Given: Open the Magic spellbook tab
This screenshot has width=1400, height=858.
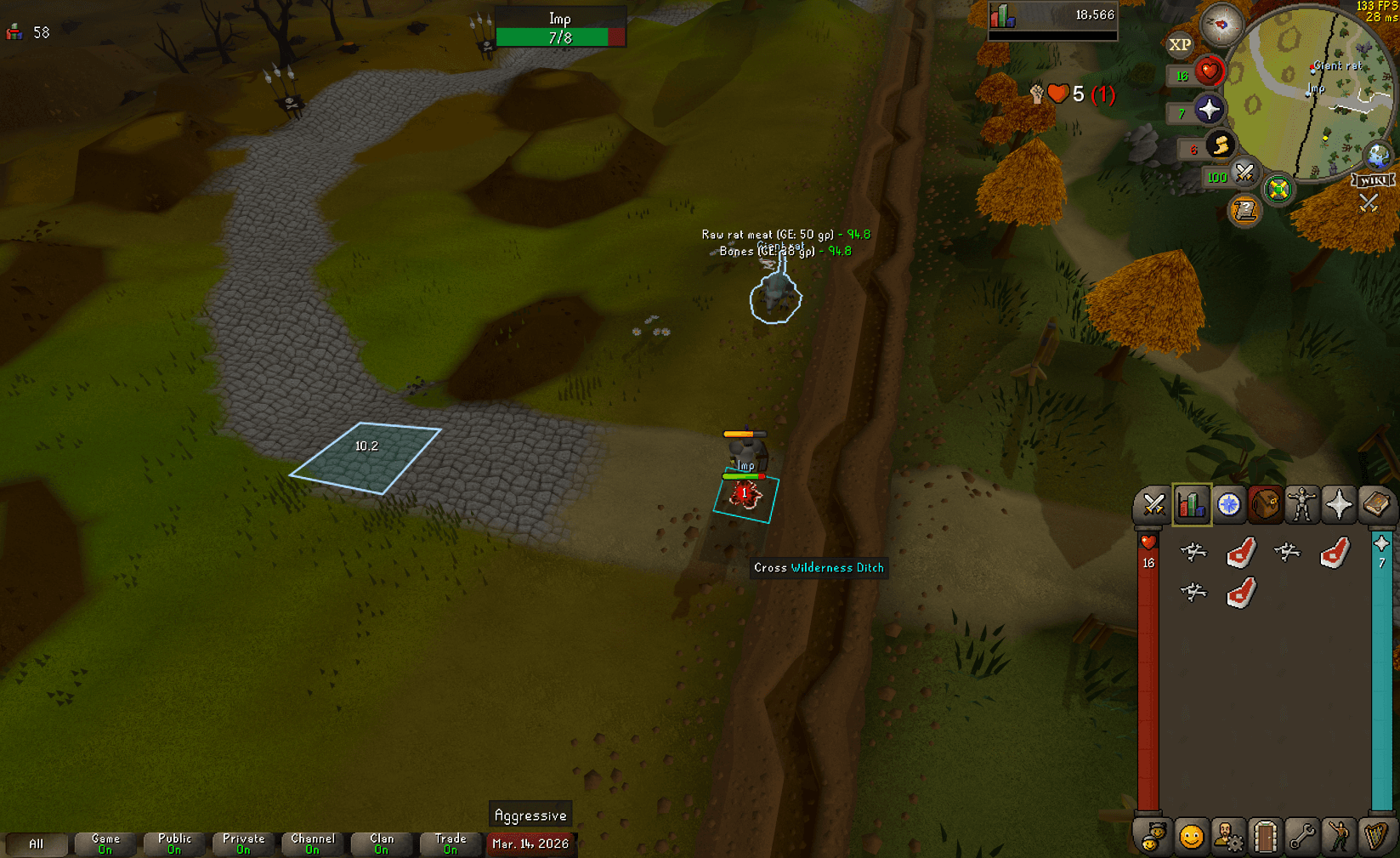Looking at the screenshot, I should tap(1379, 504).
